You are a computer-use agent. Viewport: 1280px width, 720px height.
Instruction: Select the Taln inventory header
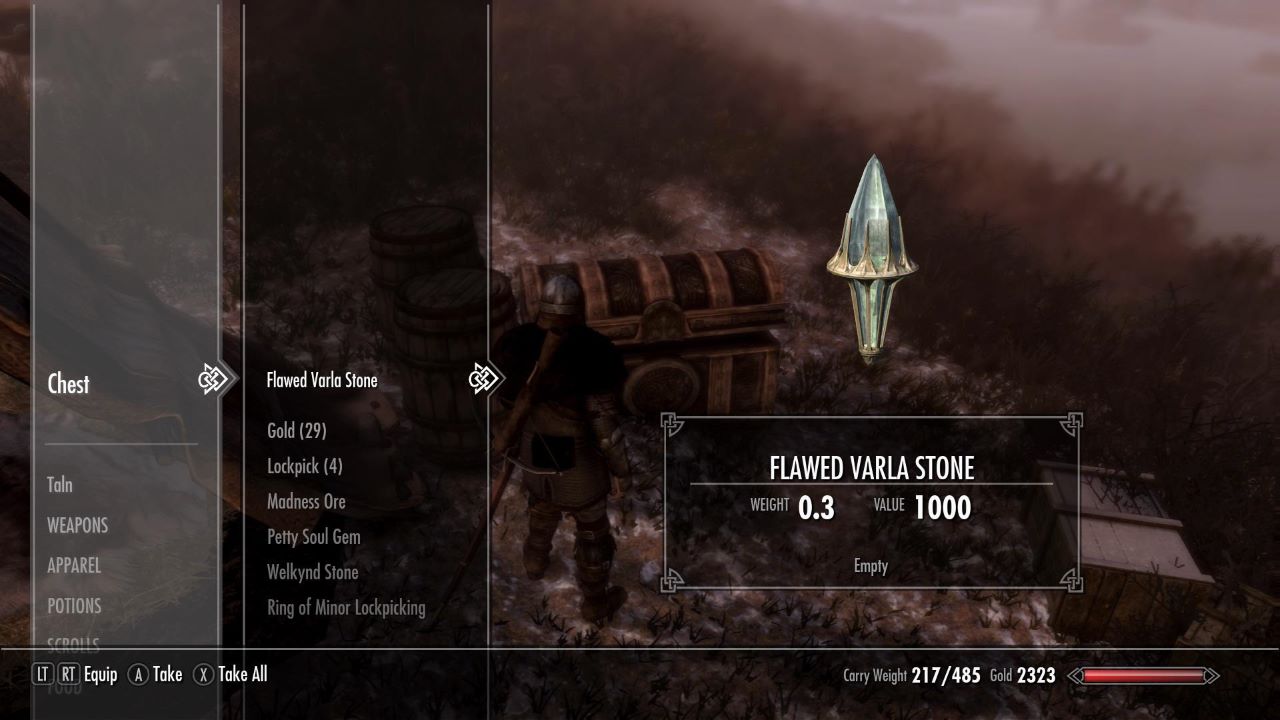pyautogui.click(x=58, y=485)
